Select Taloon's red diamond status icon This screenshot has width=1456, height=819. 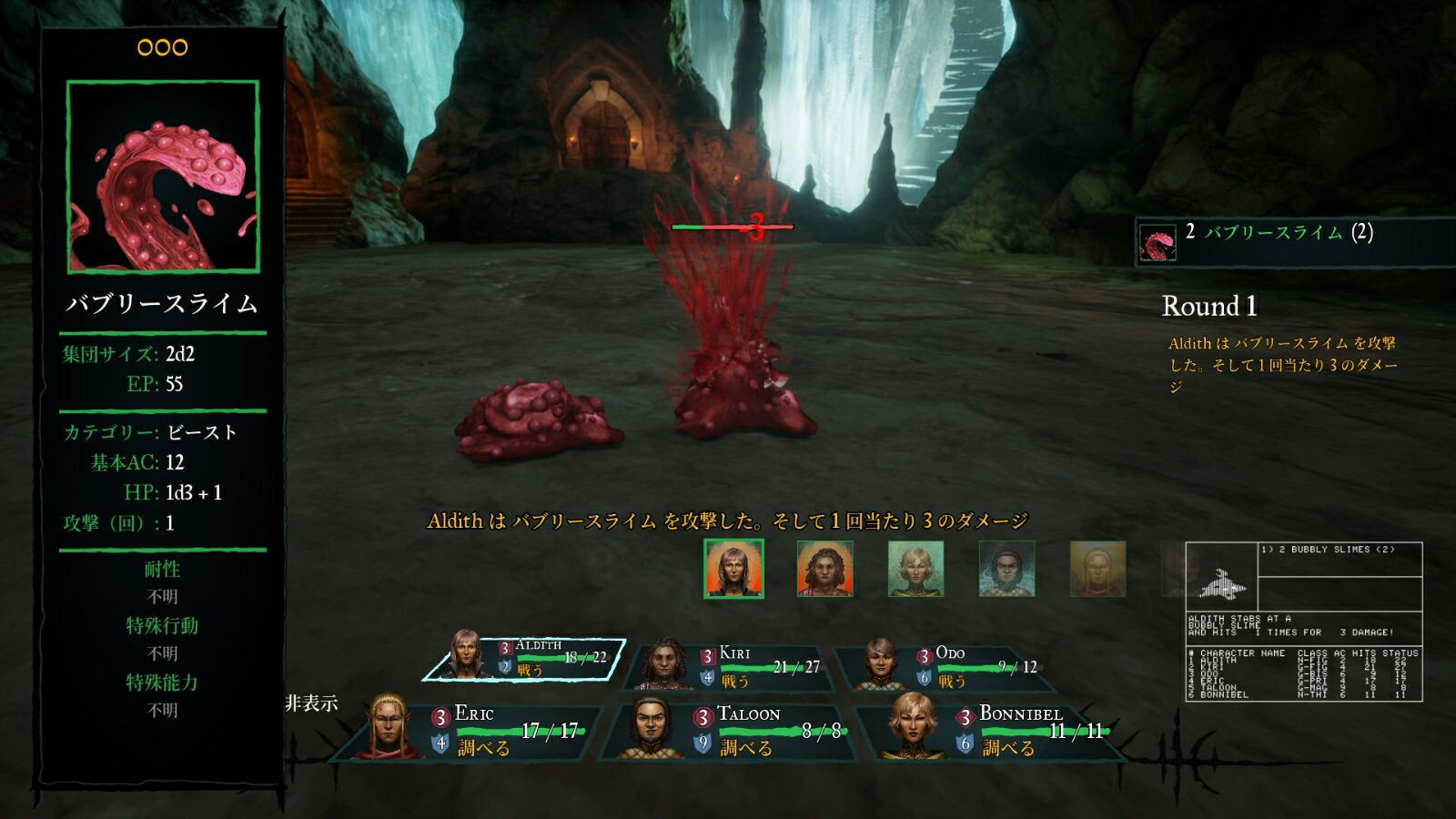(x=702, y=719)
